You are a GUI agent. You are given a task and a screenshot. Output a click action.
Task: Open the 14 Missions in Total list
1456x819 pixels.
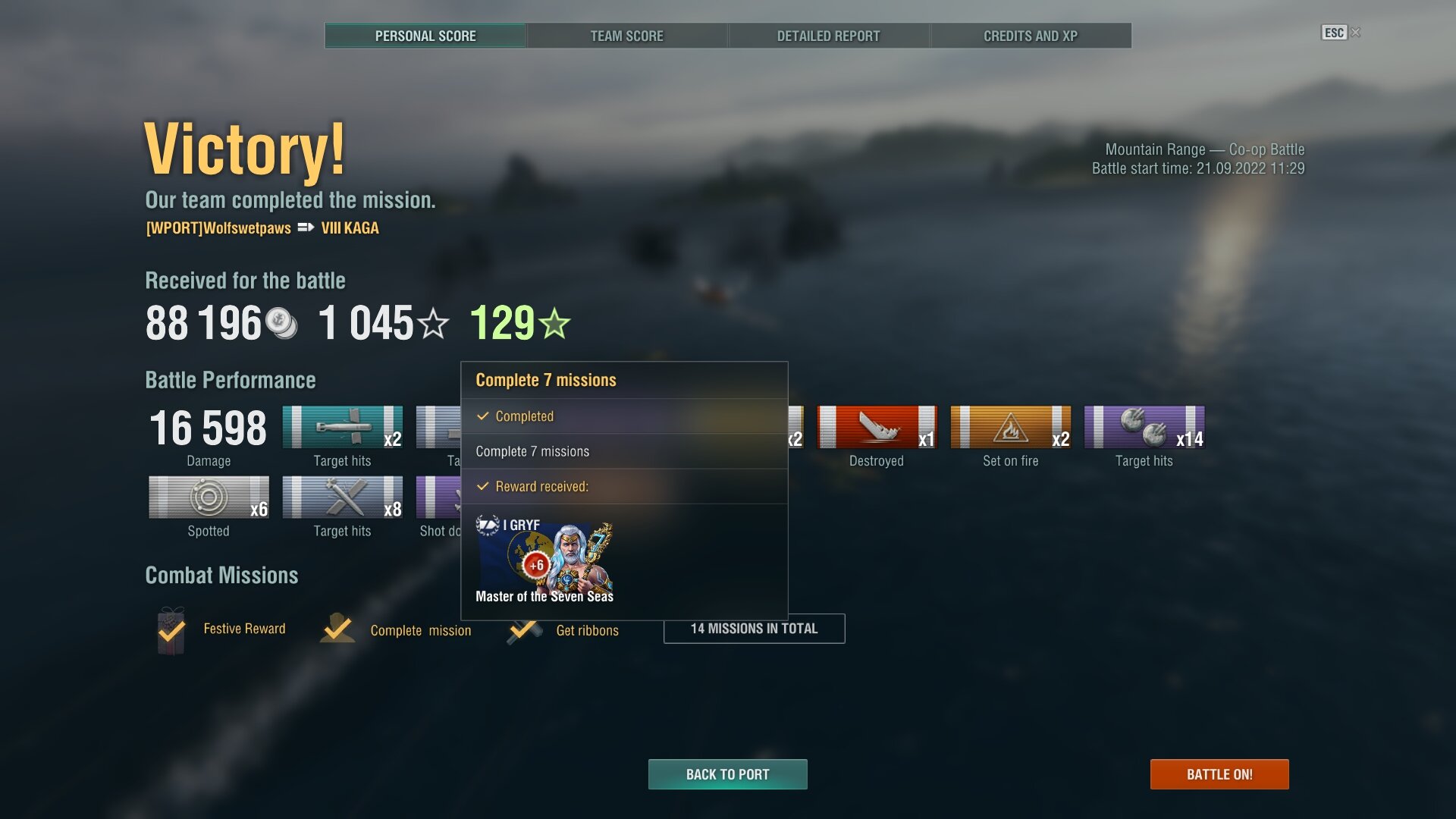(754, 629)
